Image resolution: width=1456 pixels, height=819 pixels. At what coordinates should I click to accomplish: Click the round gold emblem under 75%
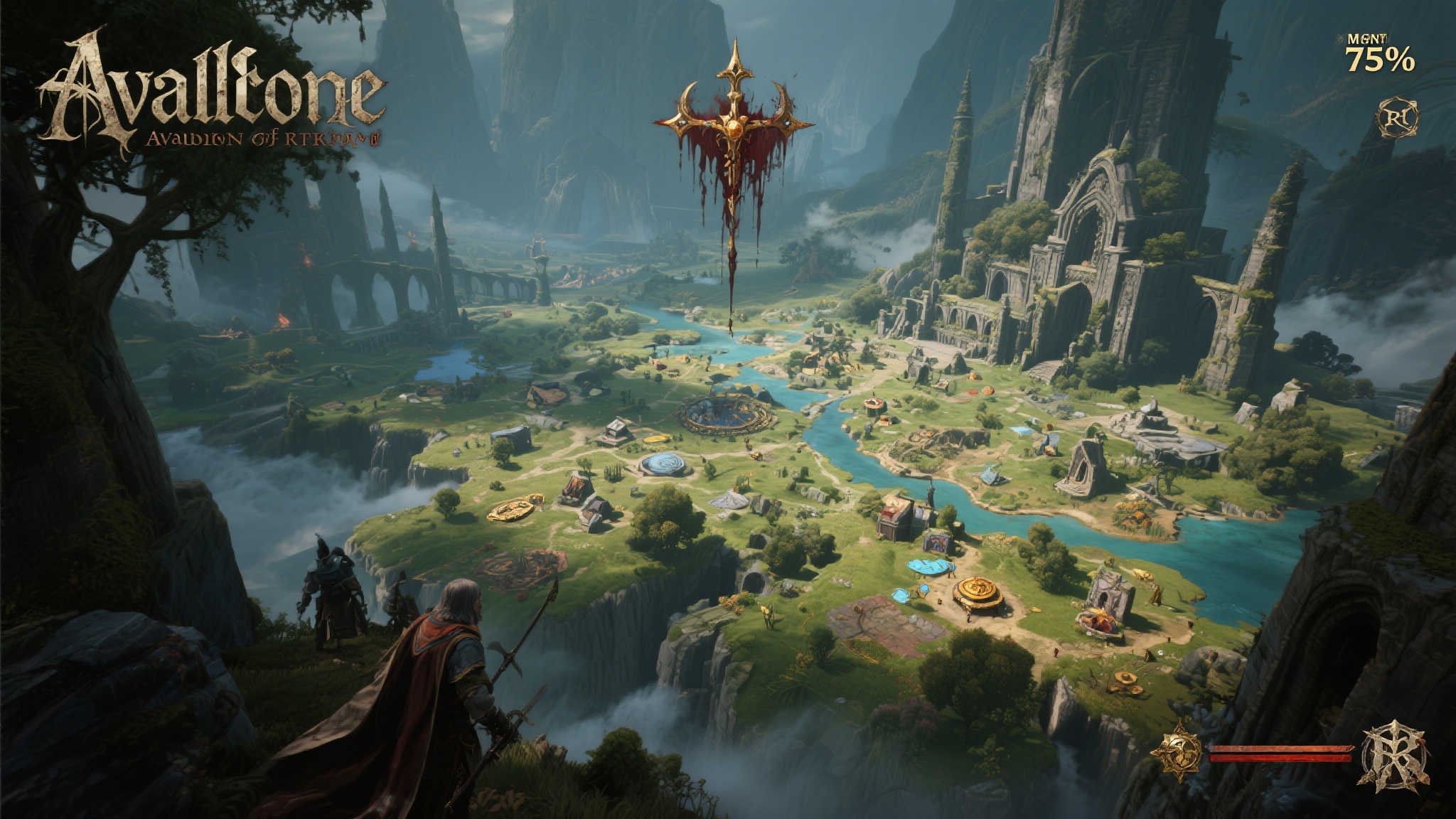tap(1397, 117)
